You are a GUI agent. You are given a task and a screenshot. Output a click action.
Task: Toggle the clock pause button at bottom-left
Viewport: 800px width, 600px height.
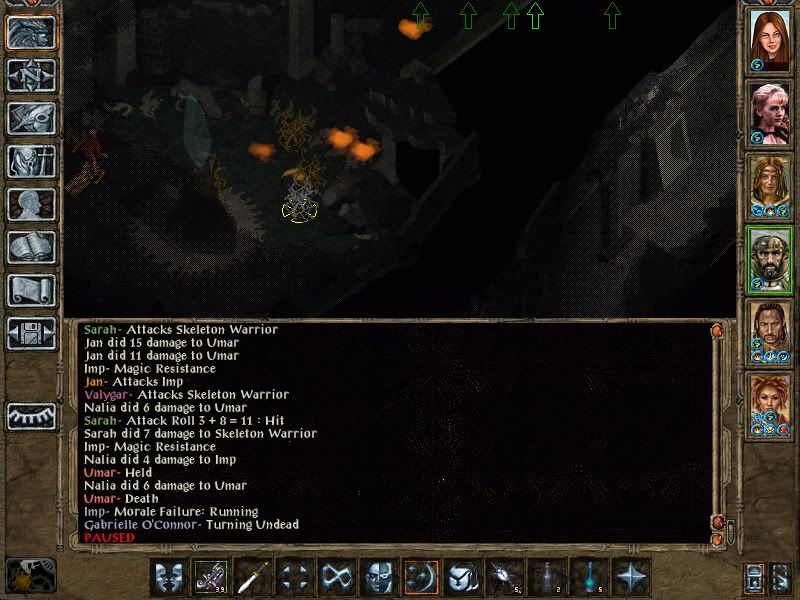28,576
